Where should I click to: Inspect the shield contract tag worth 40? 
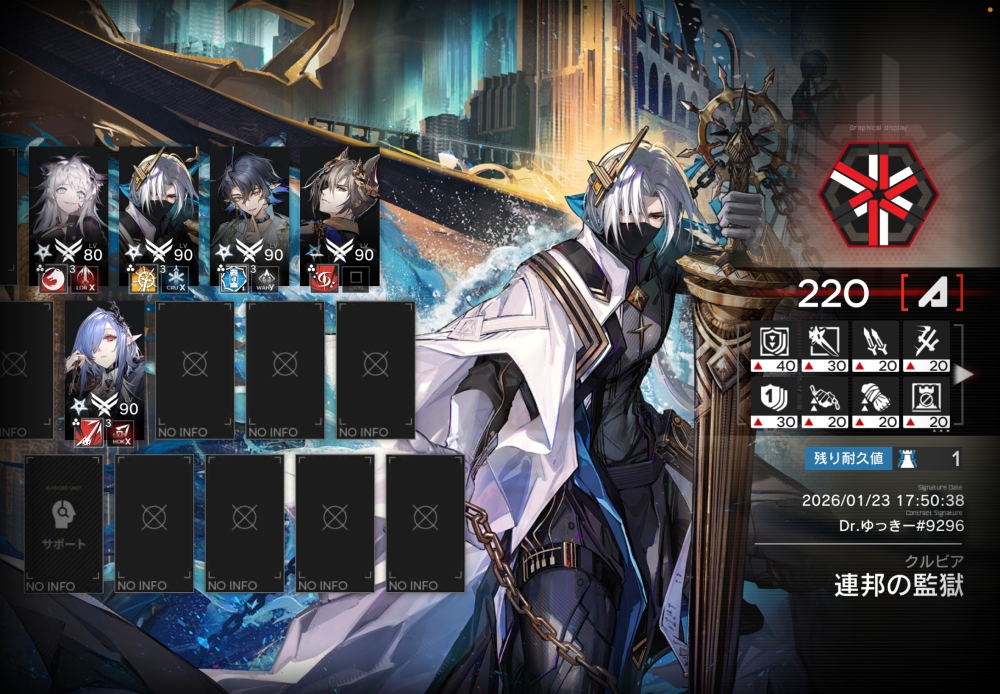773,346
